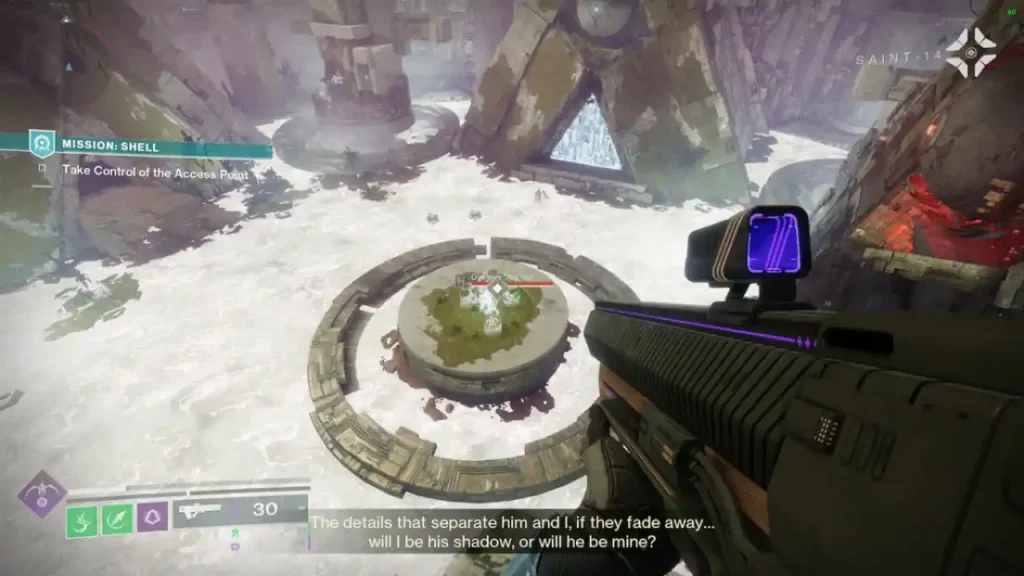Screen dimensions: 1024x576
Task: Click the Take Control of the Access Point objective
Action: point(154,171)
